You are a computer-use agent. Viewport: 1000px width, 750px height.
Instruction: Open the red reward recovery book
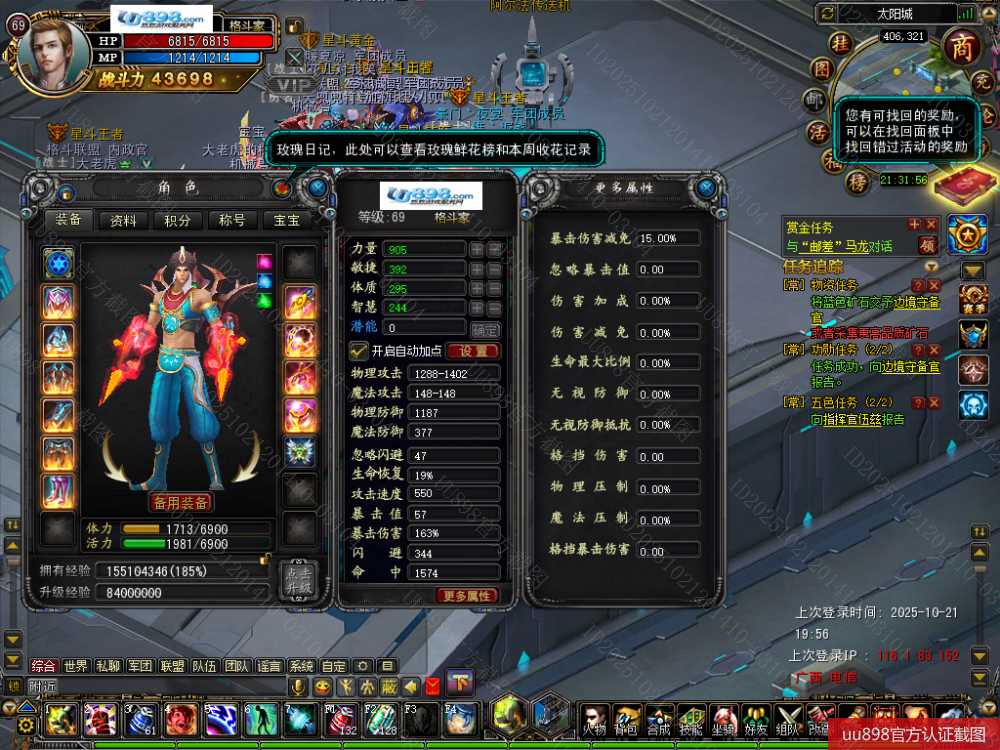933,184
